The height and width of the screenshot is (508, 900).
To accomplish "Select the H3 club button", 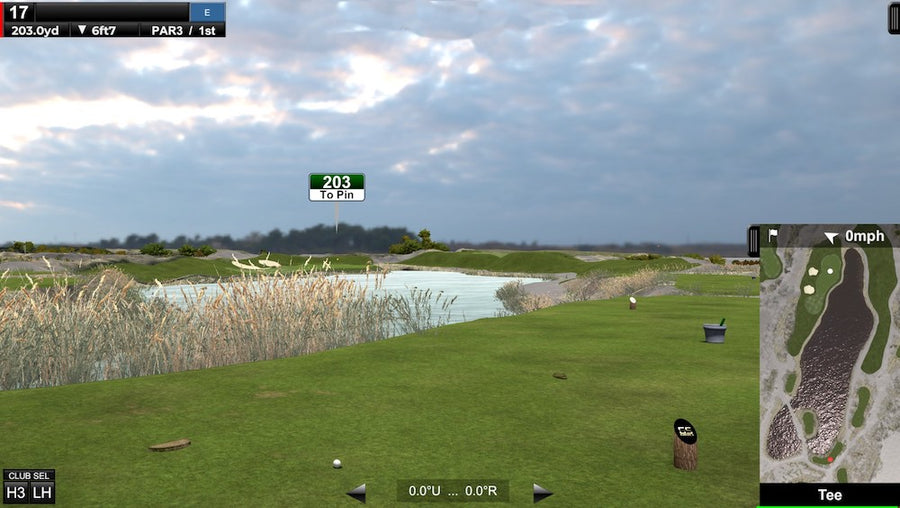I will pyautogui.click(x=16, y=492).
